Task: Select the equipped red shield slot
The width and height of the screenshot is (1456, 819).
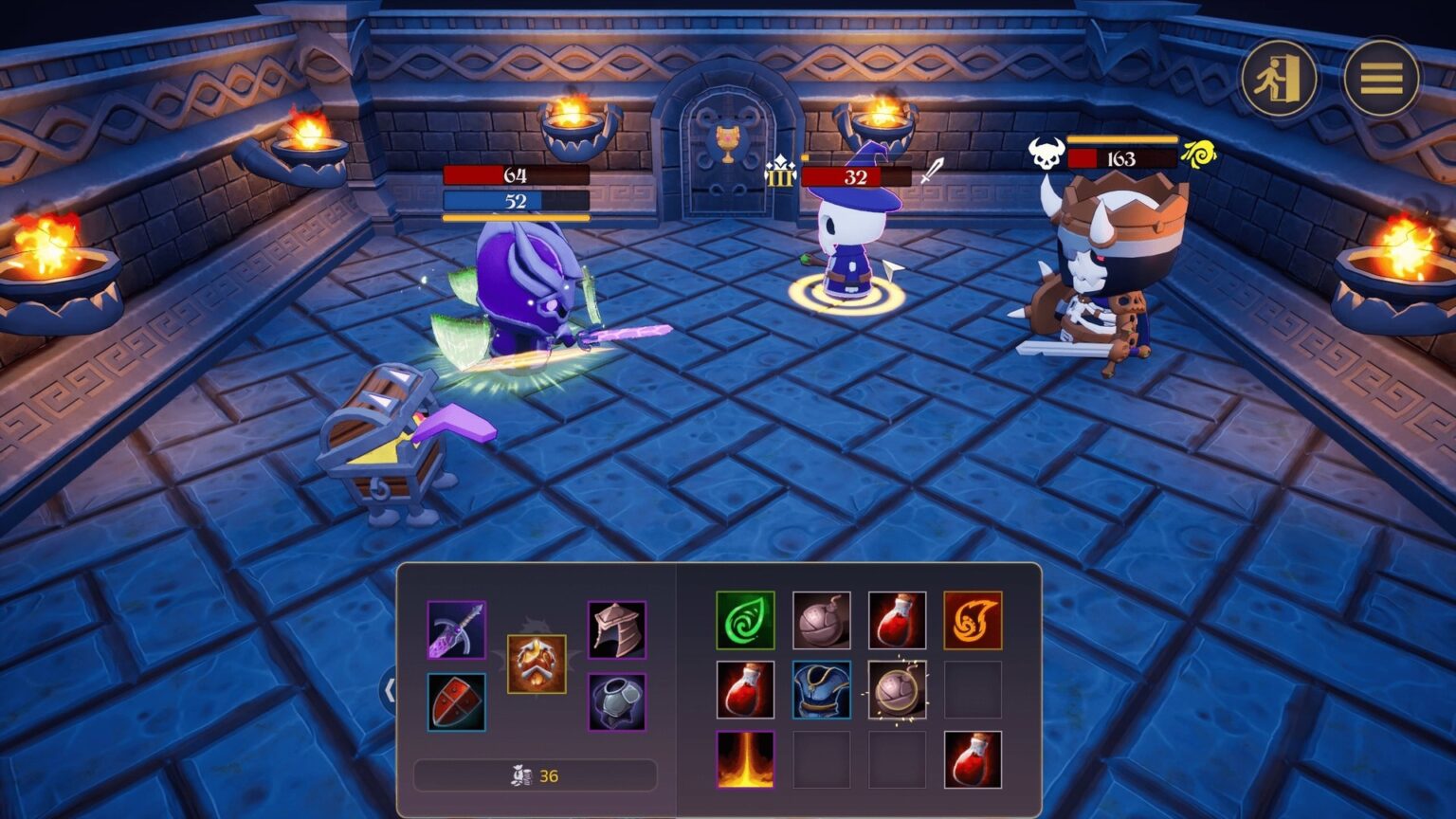Action: click(x=456, y=701)
